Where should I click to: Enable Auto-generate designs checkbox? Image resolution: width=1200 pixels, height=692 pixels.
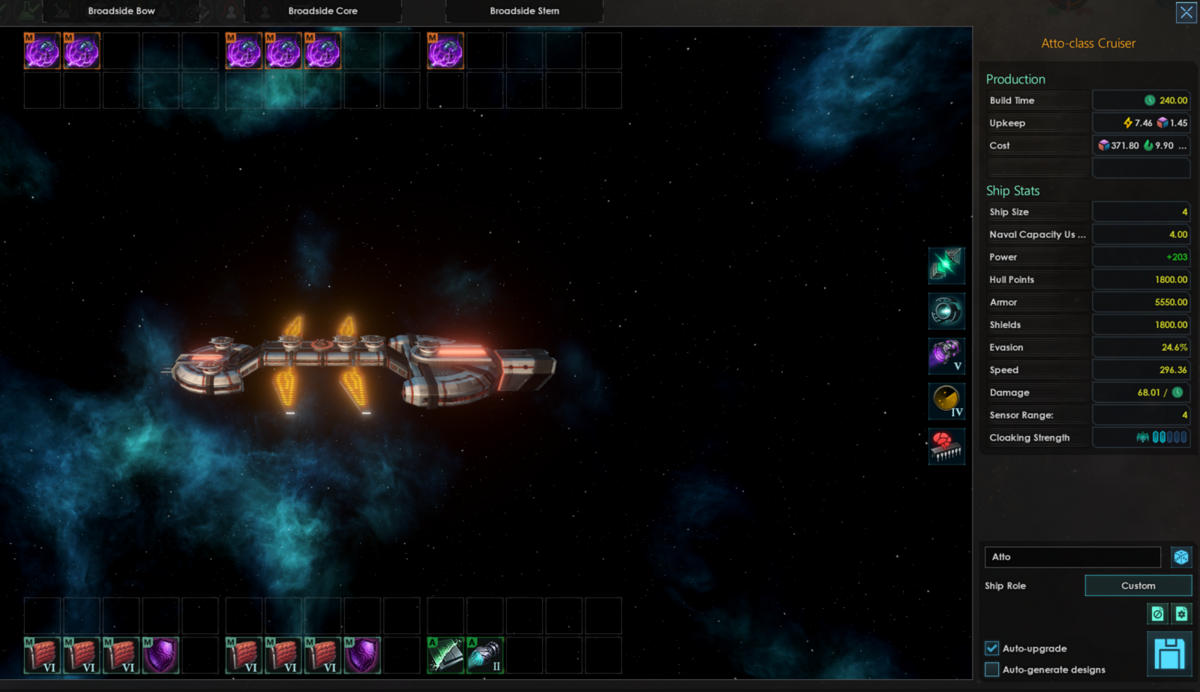[x=992, y=669]
